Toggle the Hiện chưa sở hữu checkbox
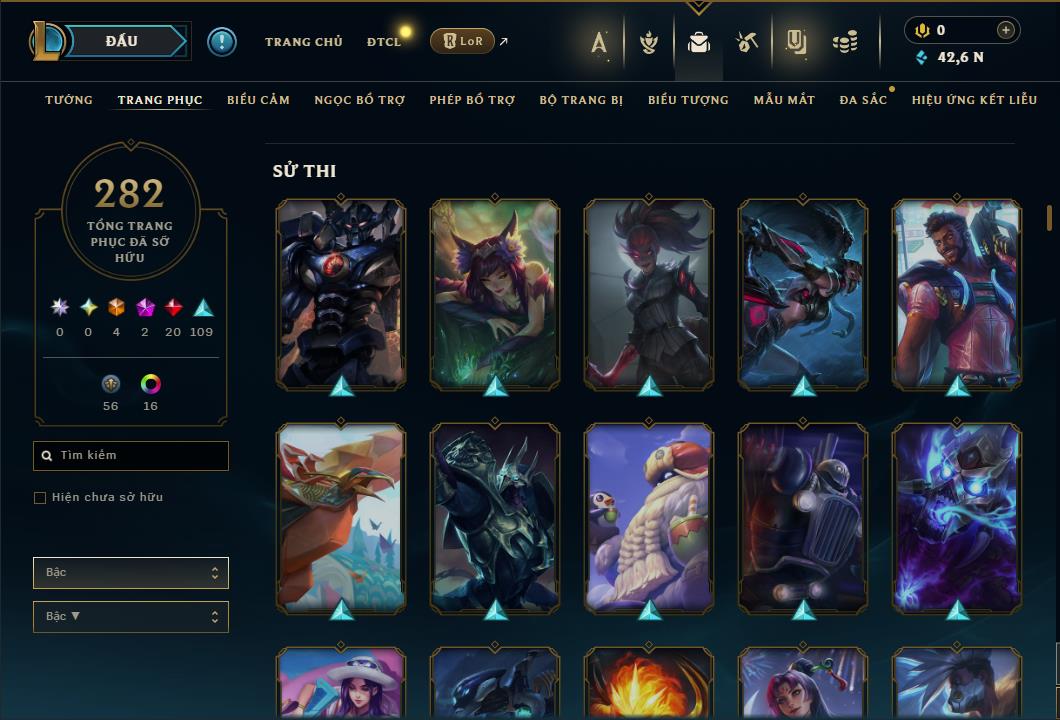Viewport: 1060px width, 720px height. [x=40, y=498]
